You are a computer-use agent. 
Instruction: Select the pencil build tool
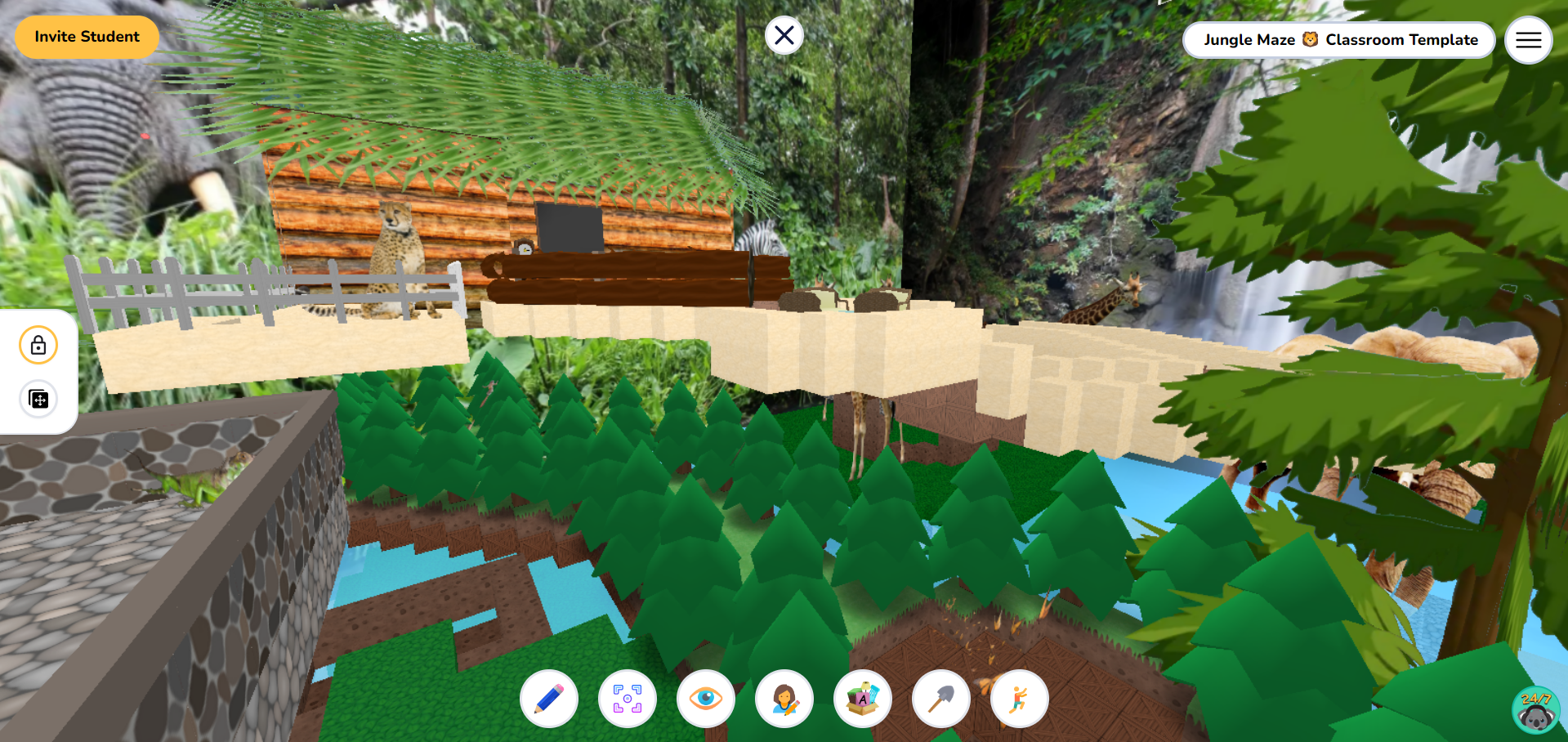coord(549,699)
